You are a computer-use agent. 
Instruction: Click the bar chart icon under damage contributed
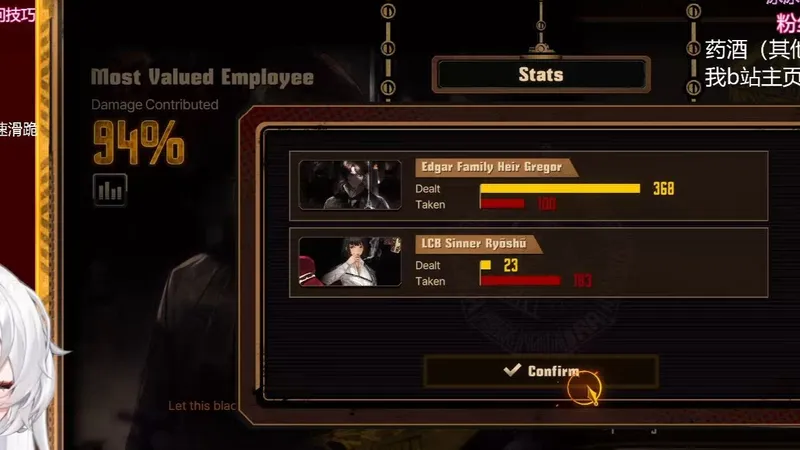click(110, 189)
